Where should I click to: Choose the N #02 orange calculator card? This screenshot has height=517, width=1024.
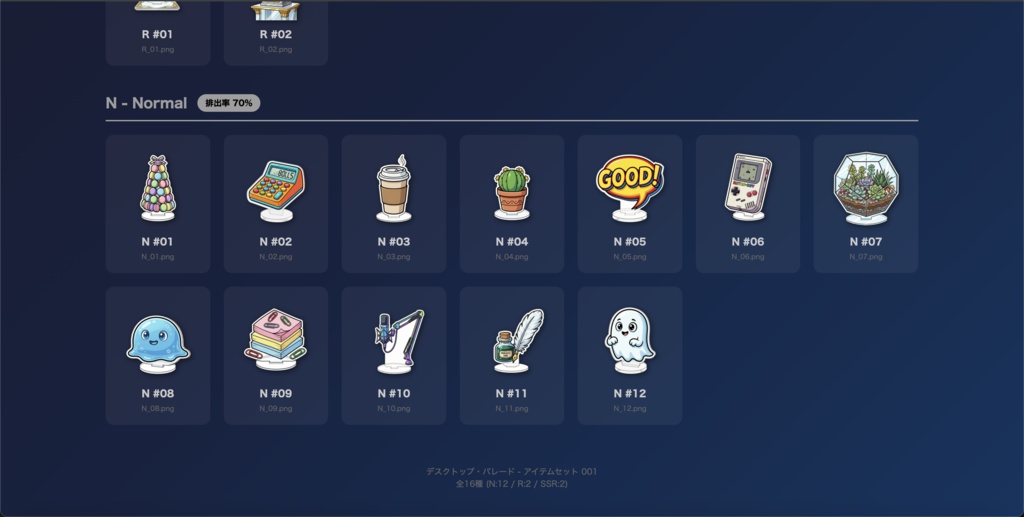coord(276,203)
